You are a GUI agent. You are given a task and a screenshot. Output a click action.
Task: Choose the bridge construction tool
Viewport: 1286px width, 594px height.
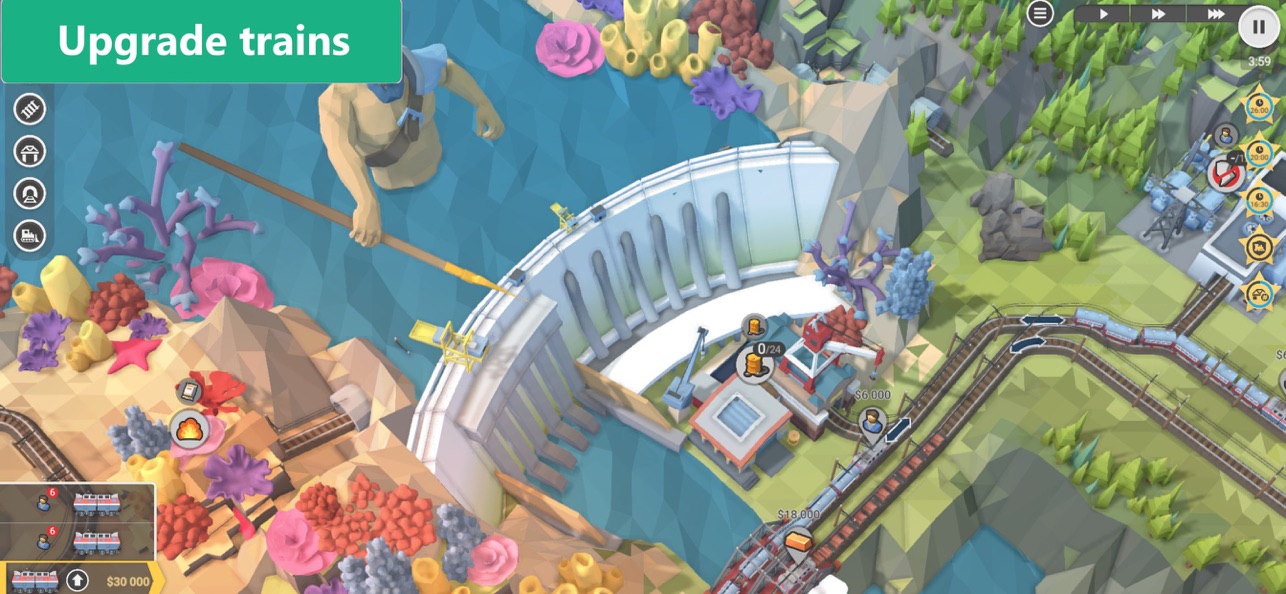pos(30,152)
